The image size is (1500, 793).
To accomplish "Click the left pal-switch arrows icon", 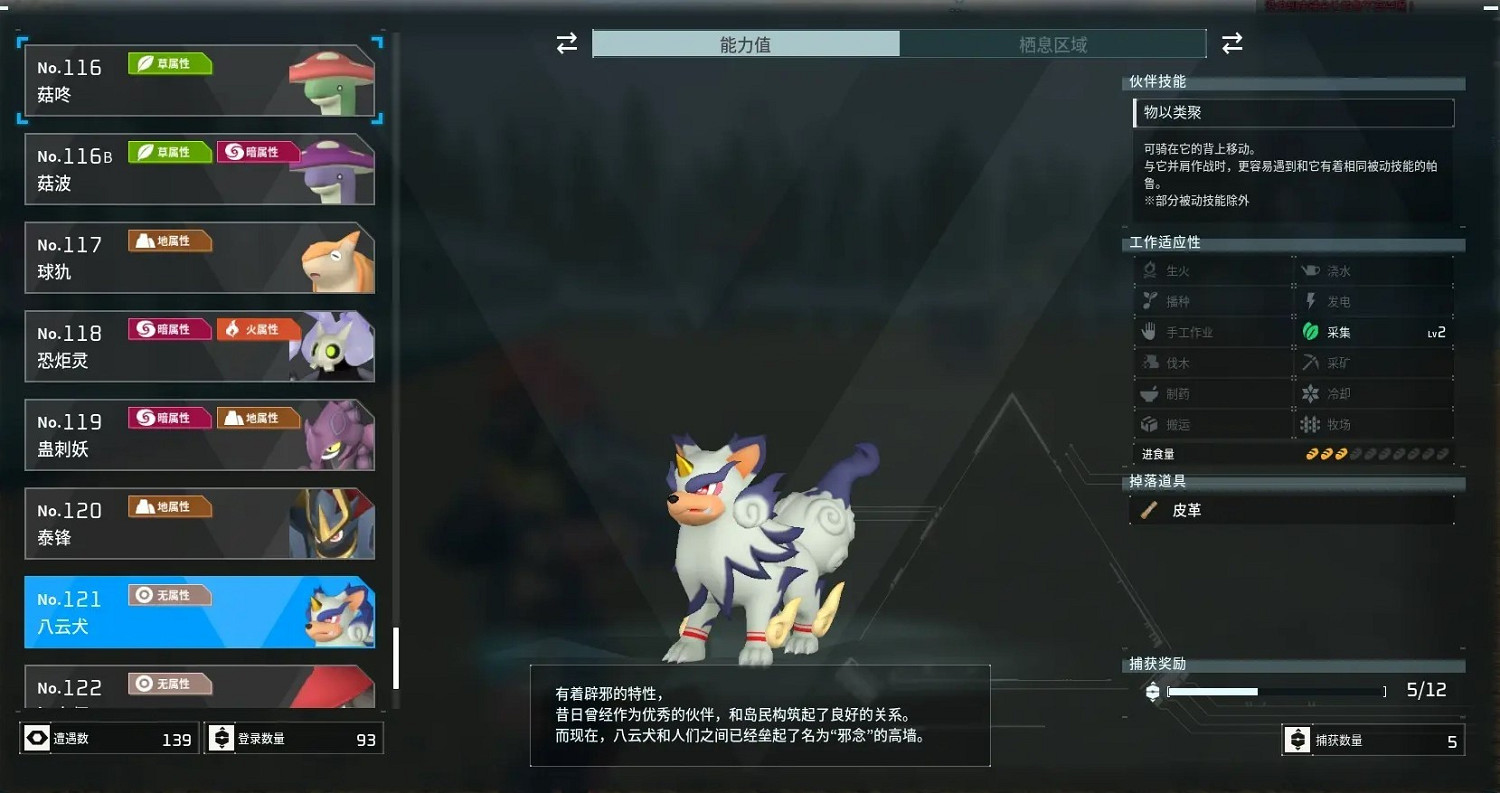I will [x=567, y=44].
